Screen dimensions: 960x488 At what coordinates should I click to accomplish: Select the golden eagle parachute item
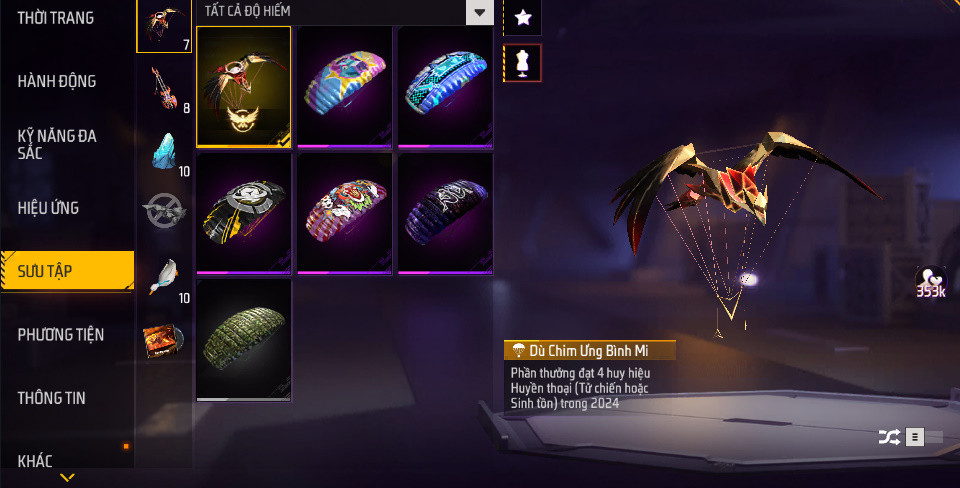(244, 88)
